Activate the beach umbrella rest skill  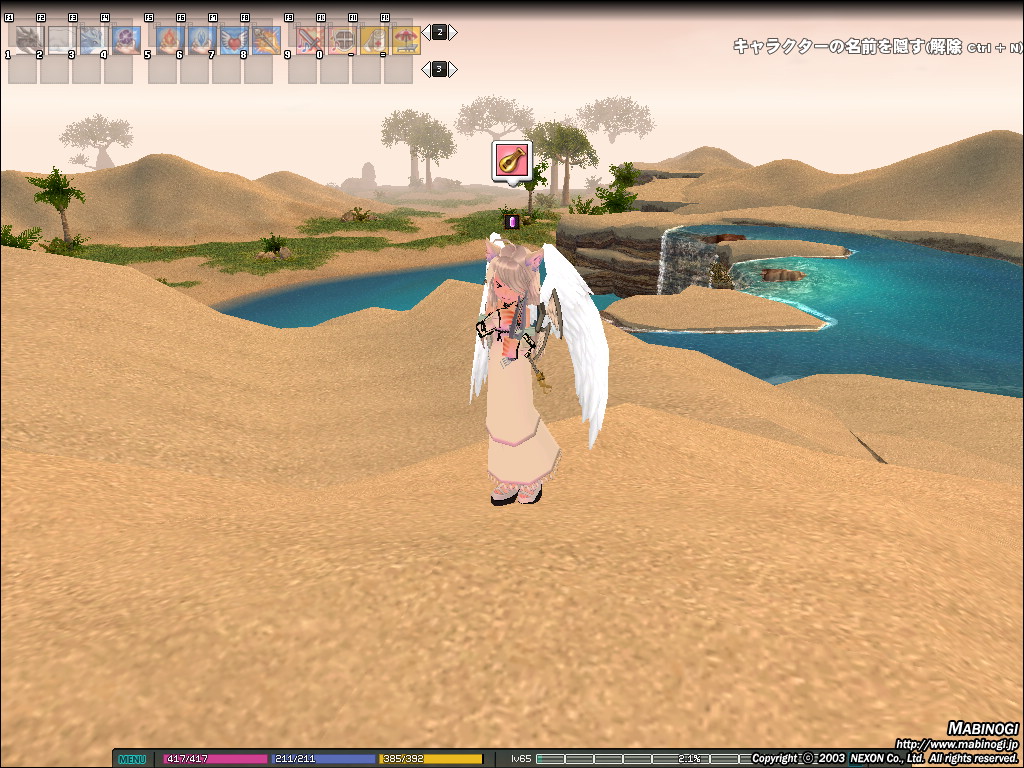[x=405, y=40]
